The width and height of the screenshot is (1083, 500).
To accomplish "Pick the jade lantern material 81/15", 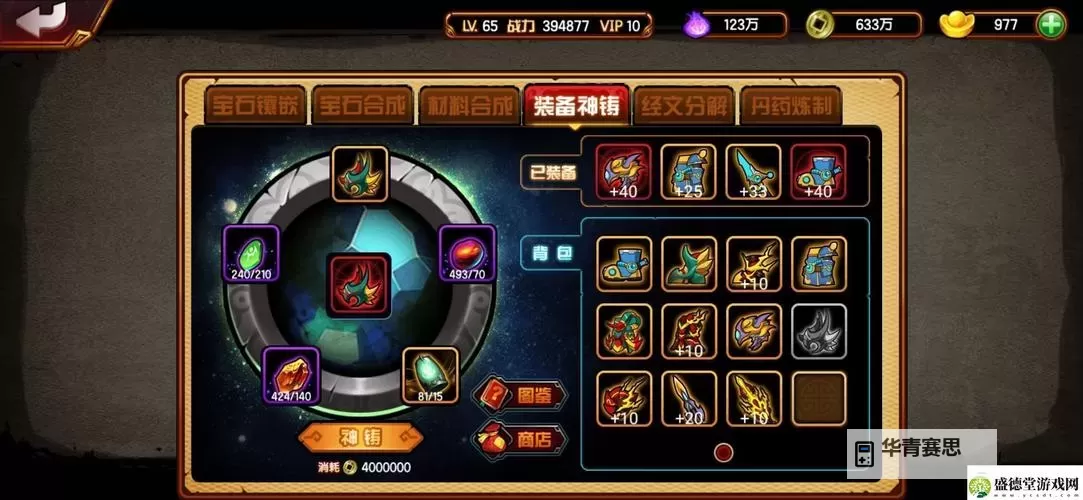I will tap(431, 375).
